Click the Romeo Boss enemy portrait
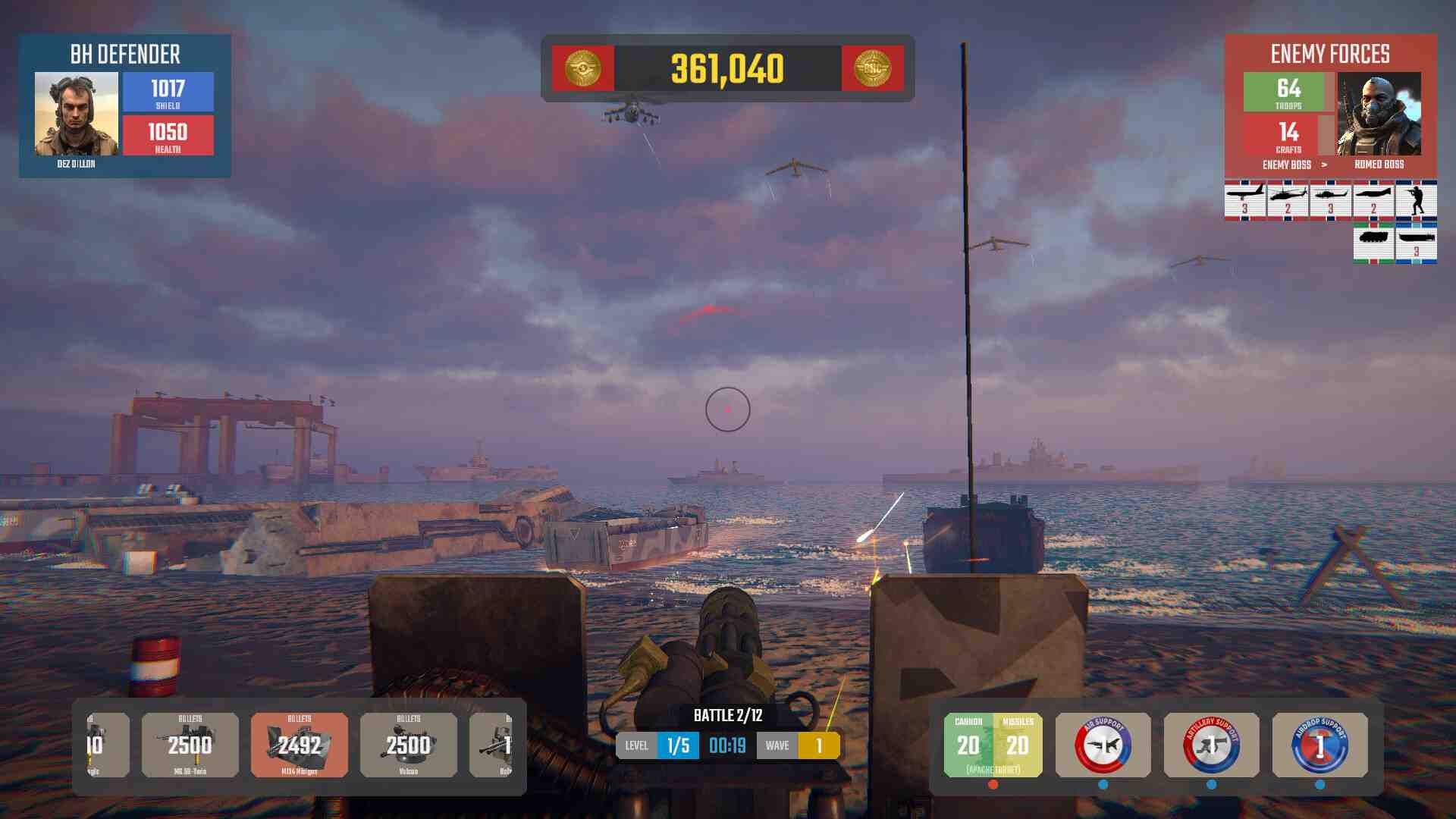The image size is (1456, 819). pyautogui.click(x=1379, y=114)
